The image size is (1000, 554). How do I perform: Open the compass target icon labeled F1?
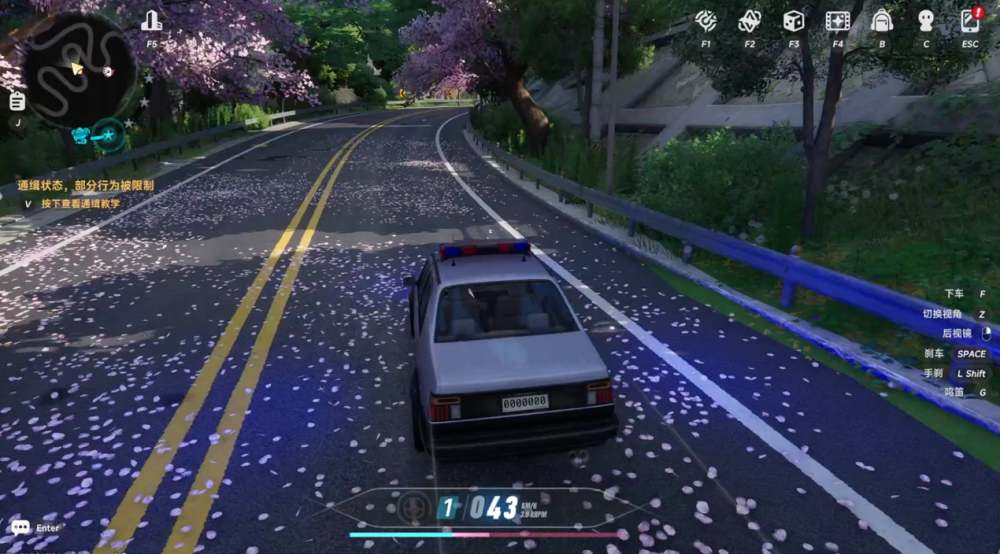tap(706, 21)
